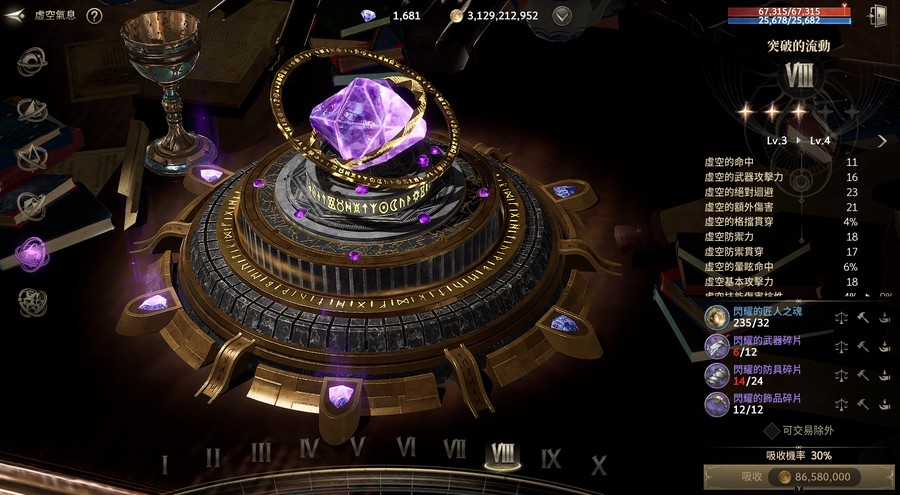Viewport: 900px width, 495px height.
Task: Select the 閃耀的匠人之魂 material icon
Action: click(x=716, y=317)
